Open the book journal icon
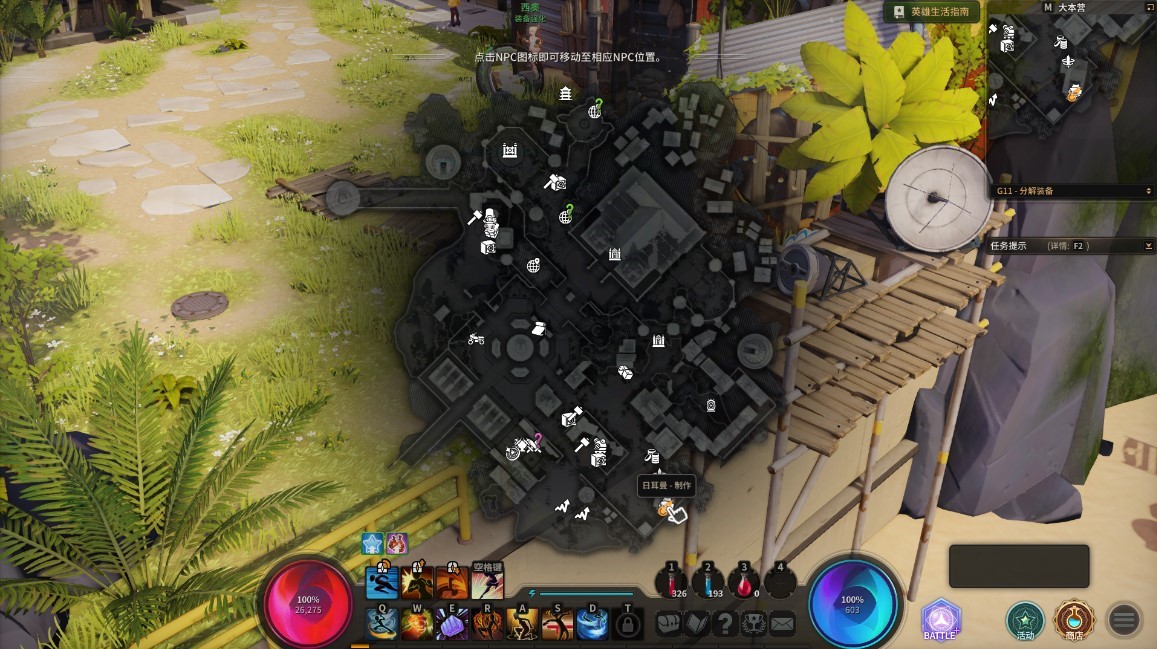This screenshot has height=649, width=1157. pos(697,624)
